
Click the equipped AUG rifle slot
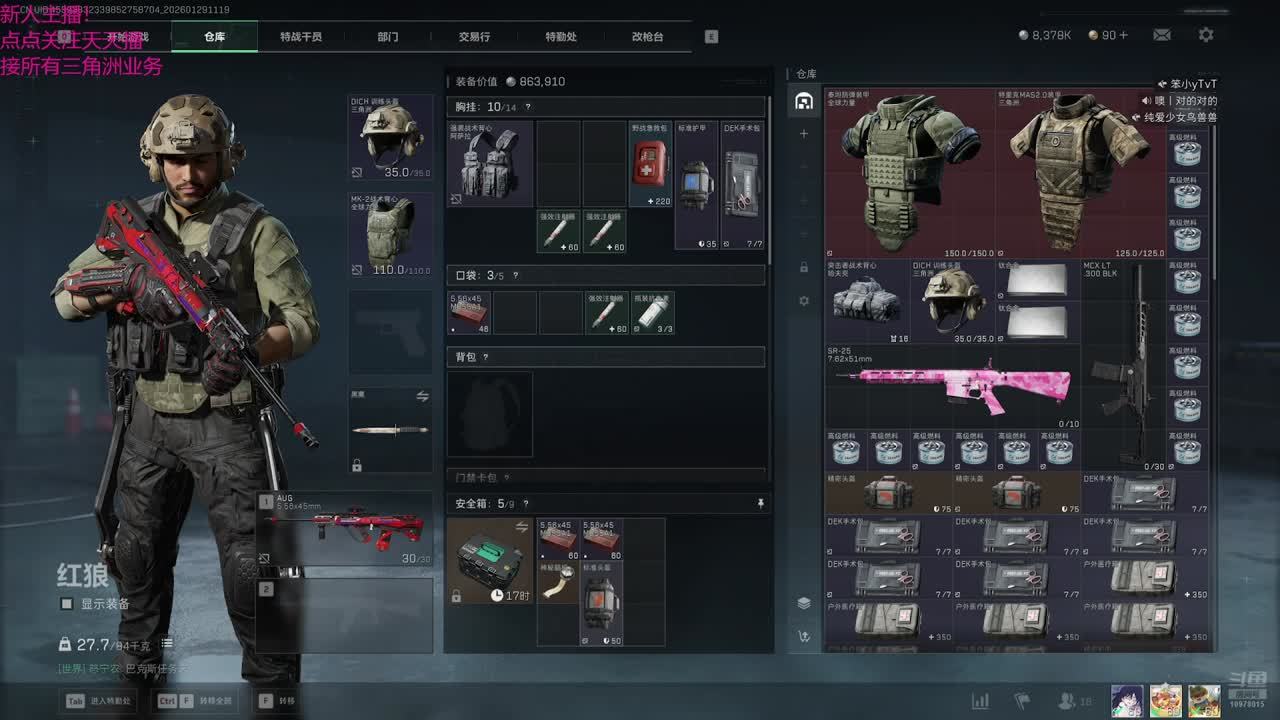[x=345, y=529]
